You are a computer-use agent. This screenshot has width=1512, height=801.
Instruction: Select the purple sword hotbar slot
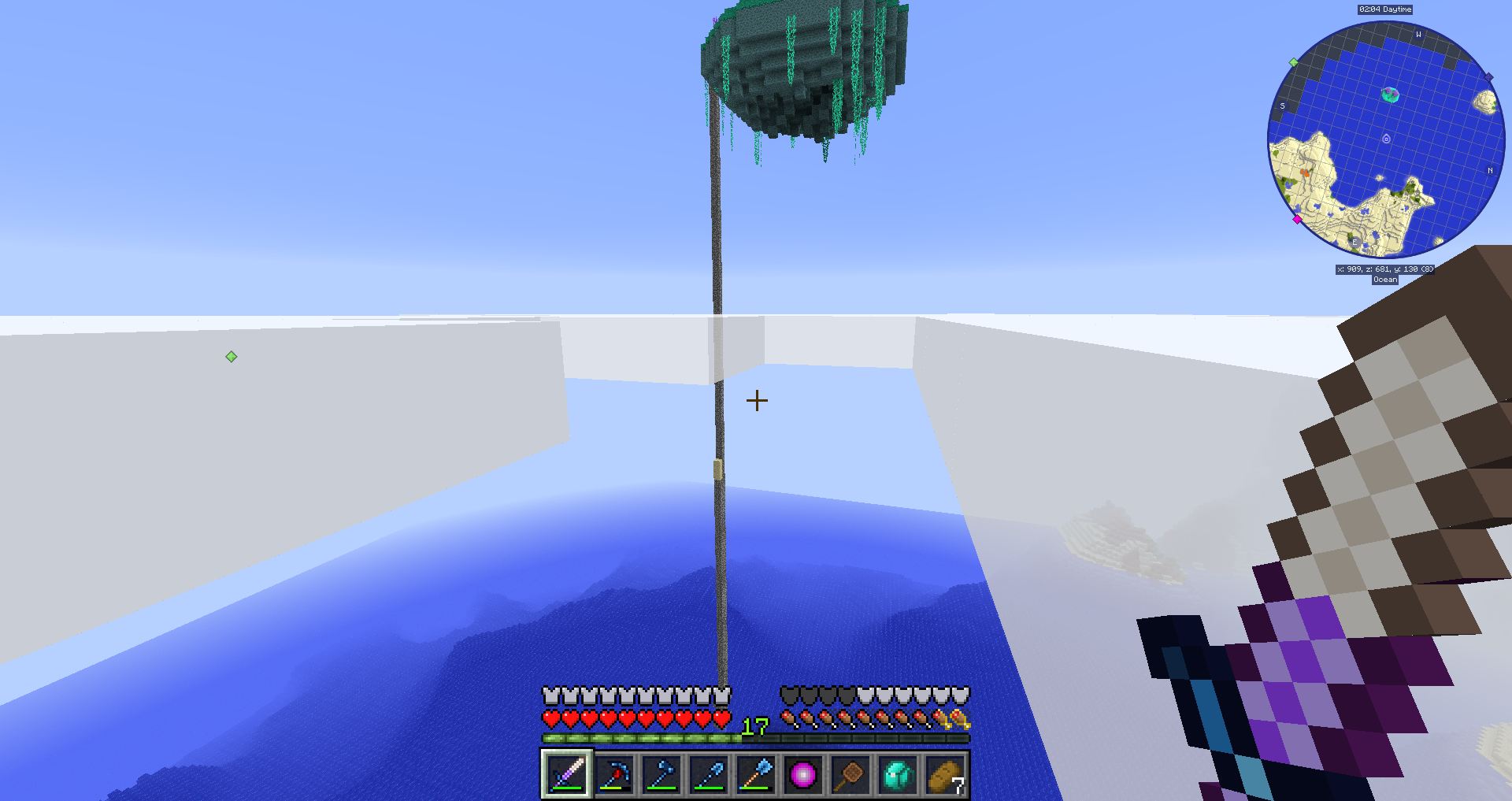click(567, 774)
